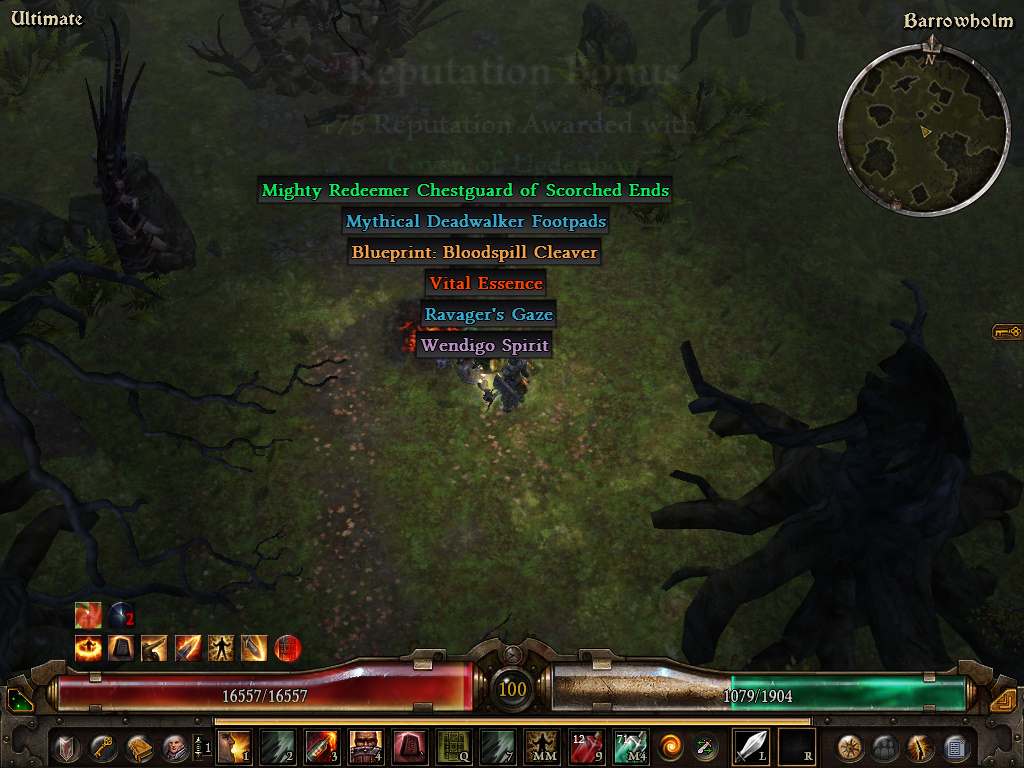This screenshot has height=768, width=1024.
Task: Use the bearded face skill in slot 4
Action: pos(365,746)
